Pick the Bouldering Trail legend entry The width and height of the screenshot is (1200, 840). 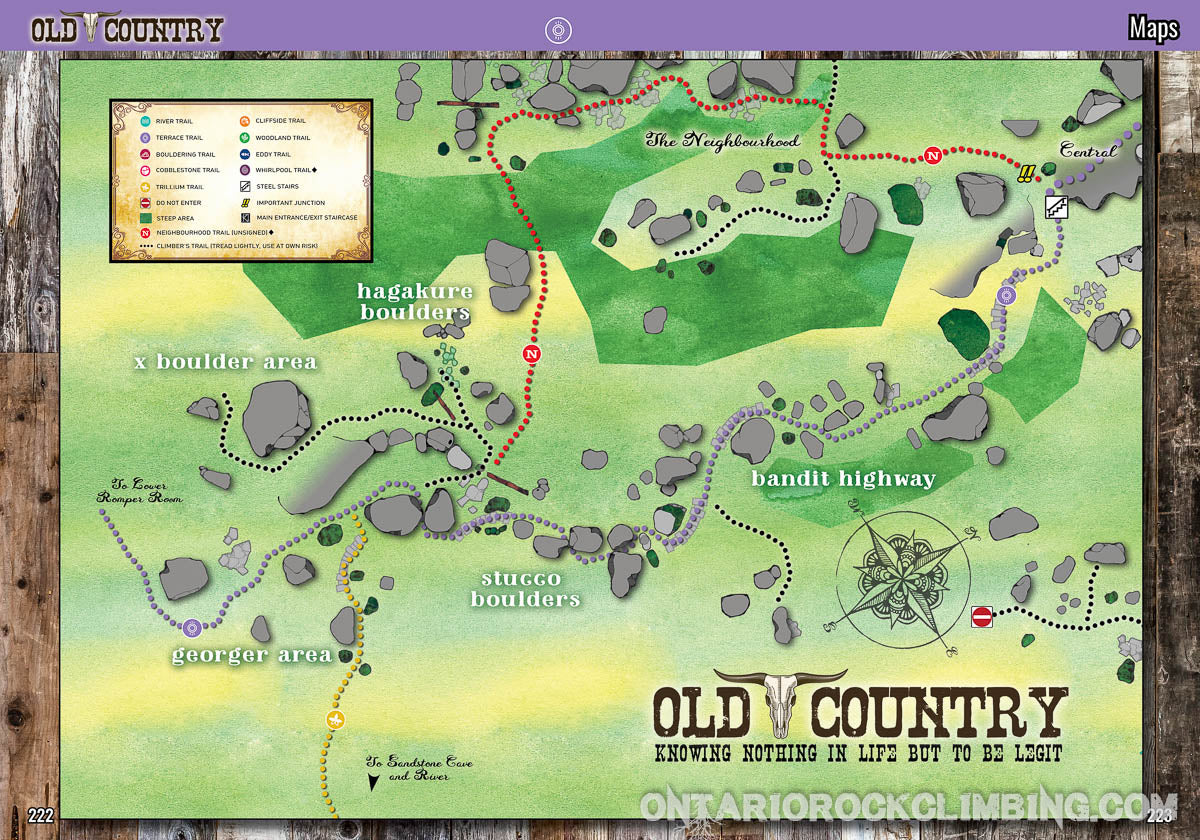[184, 154]
